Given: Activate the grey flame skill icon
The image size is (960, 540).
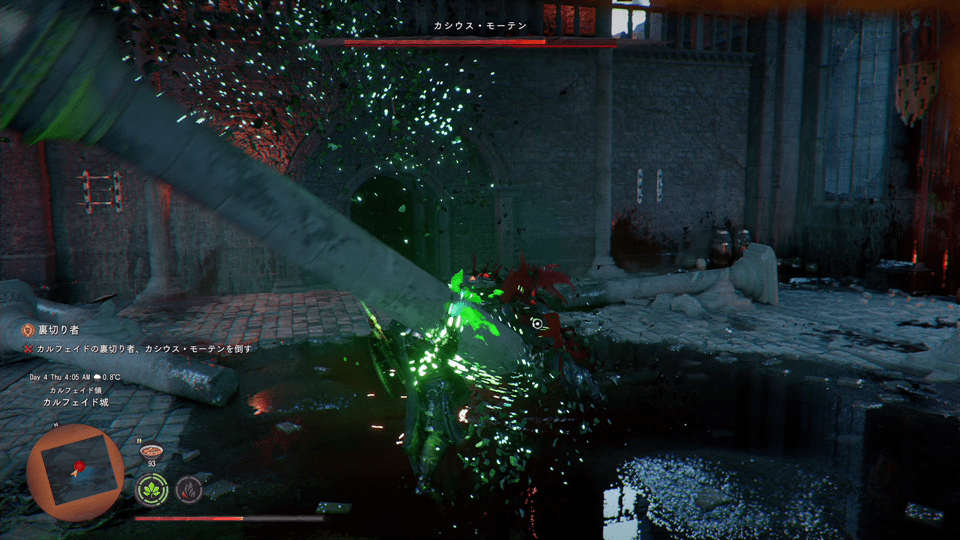Looking at the screenshot, I should point(189,489).
